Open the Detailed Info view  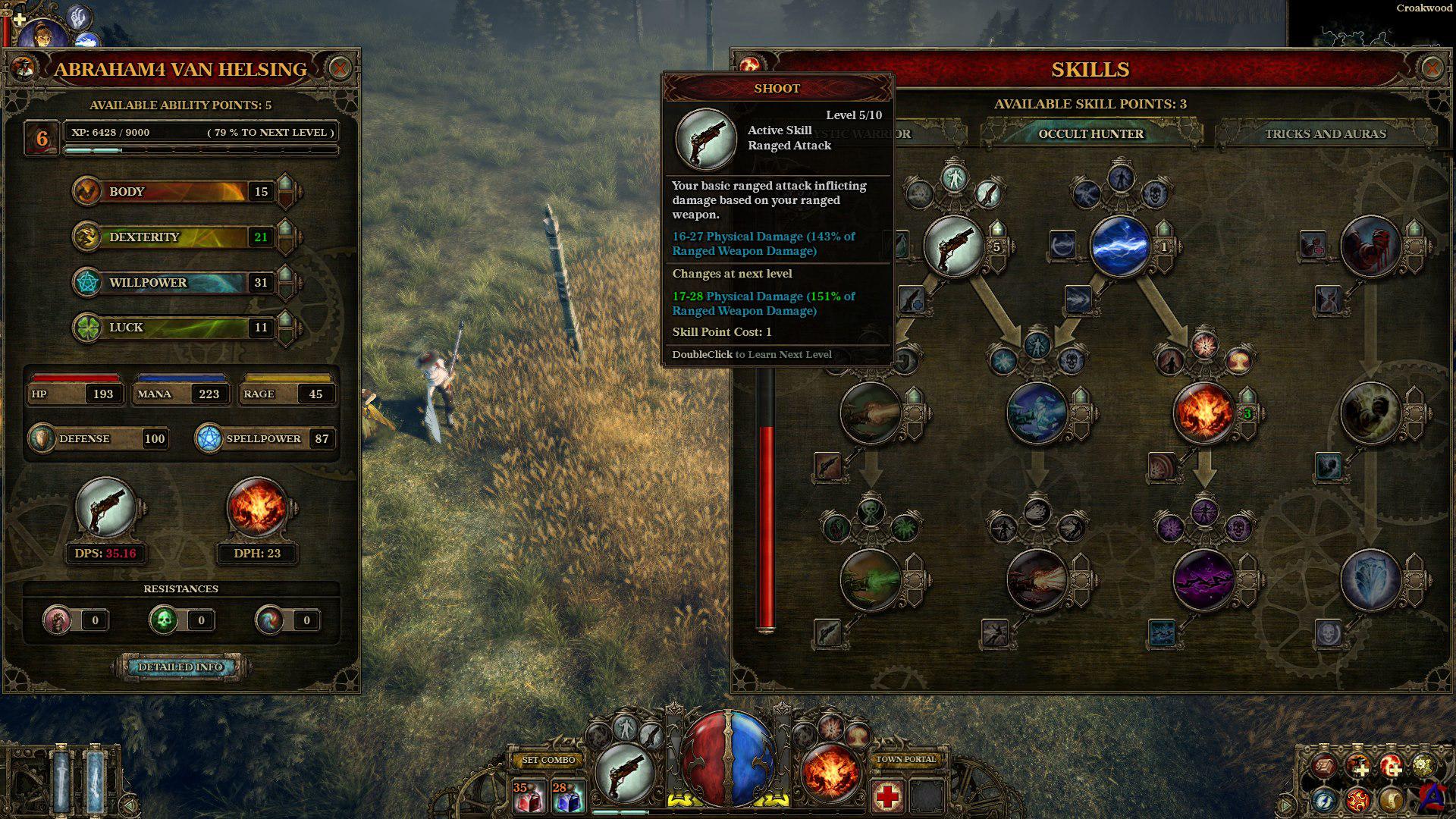click(x=180, y=667)
